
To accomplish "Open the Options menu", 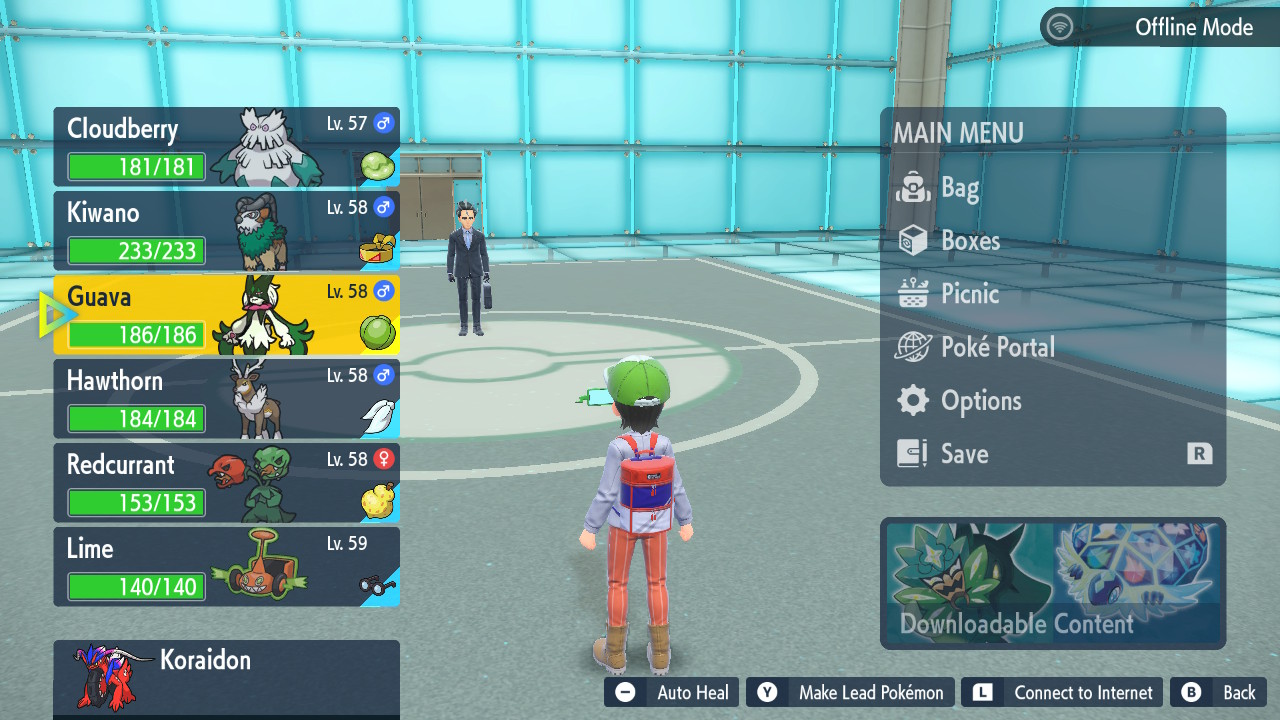I will [x=980, y=401].
